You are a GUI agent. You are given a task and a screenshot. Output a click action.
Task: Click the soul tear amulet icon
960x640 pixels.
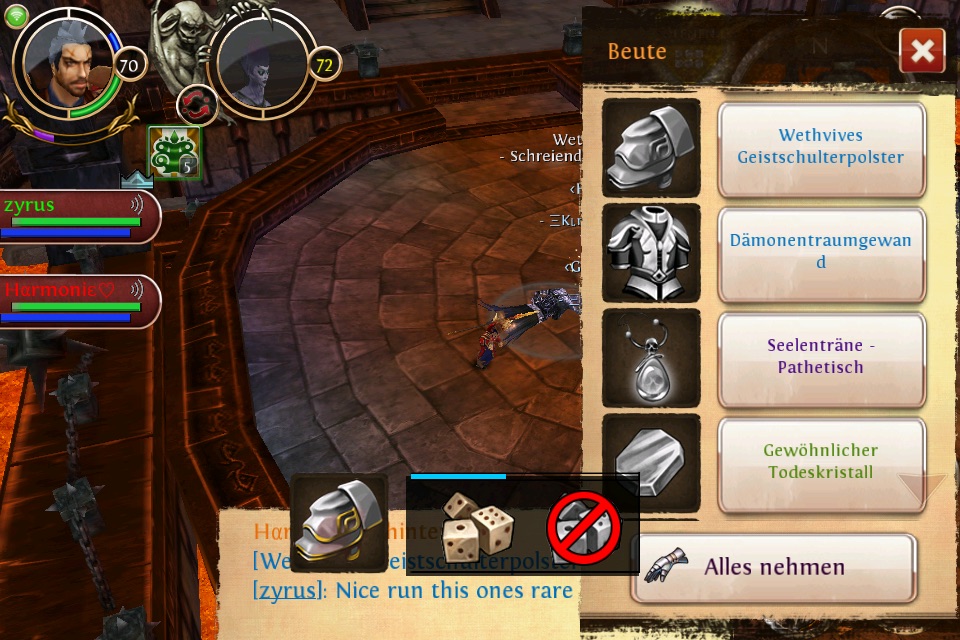coord(651,357)
